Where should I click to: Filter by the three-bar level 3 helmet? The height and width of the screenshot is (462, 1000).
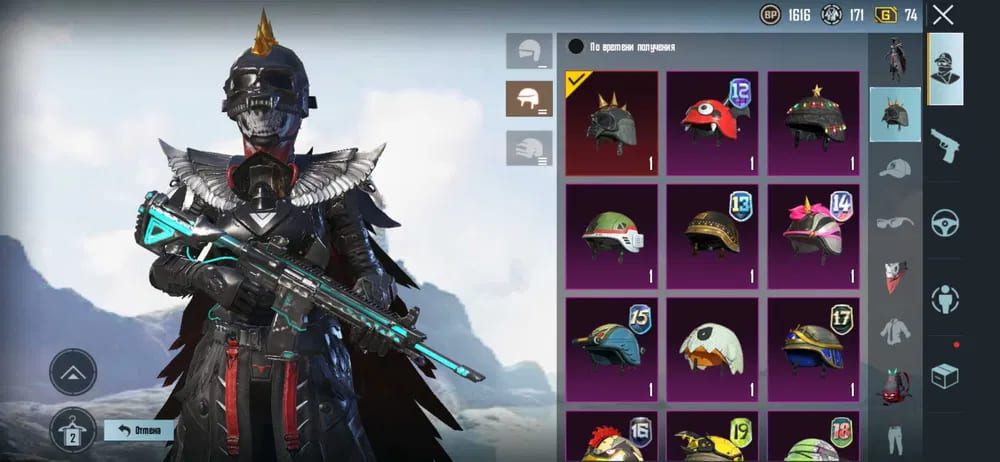point(529,148)
